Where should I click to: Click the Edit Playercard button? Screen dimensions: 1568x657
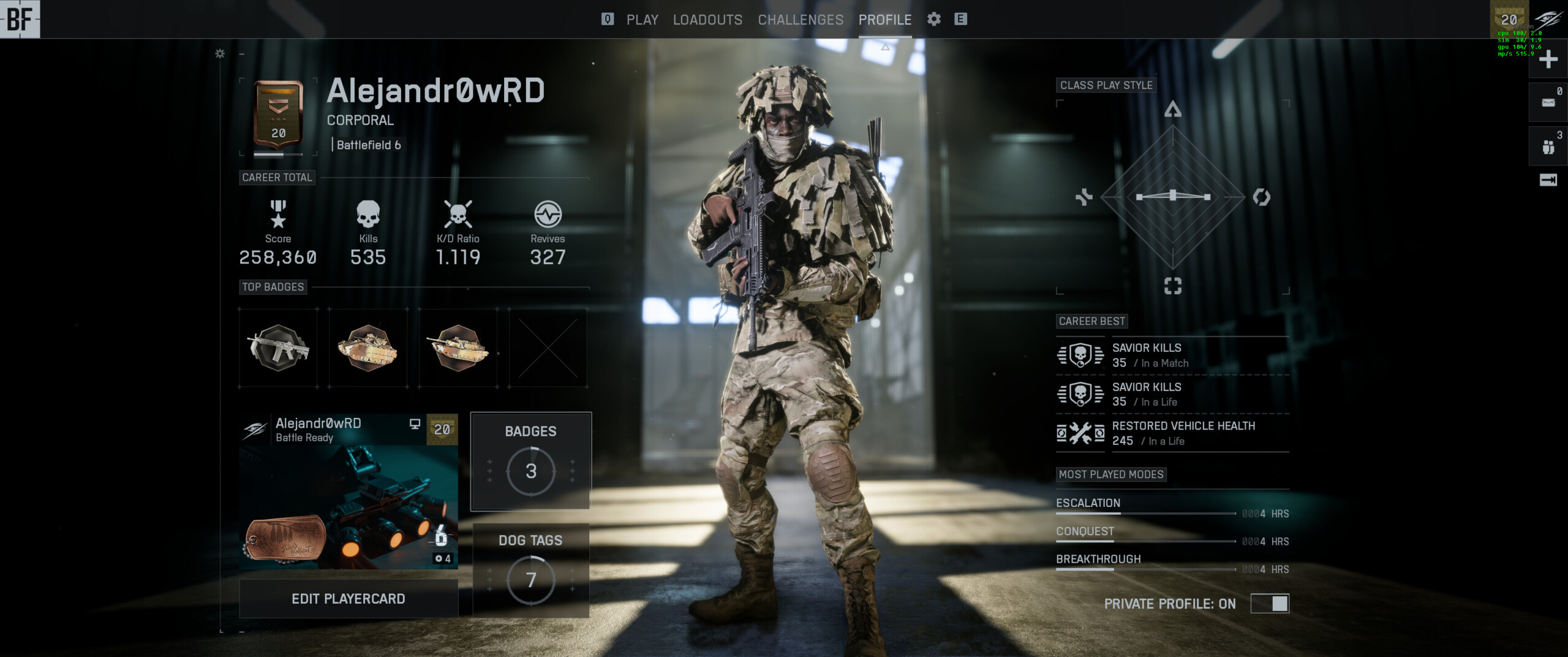(x=348, y=599)
